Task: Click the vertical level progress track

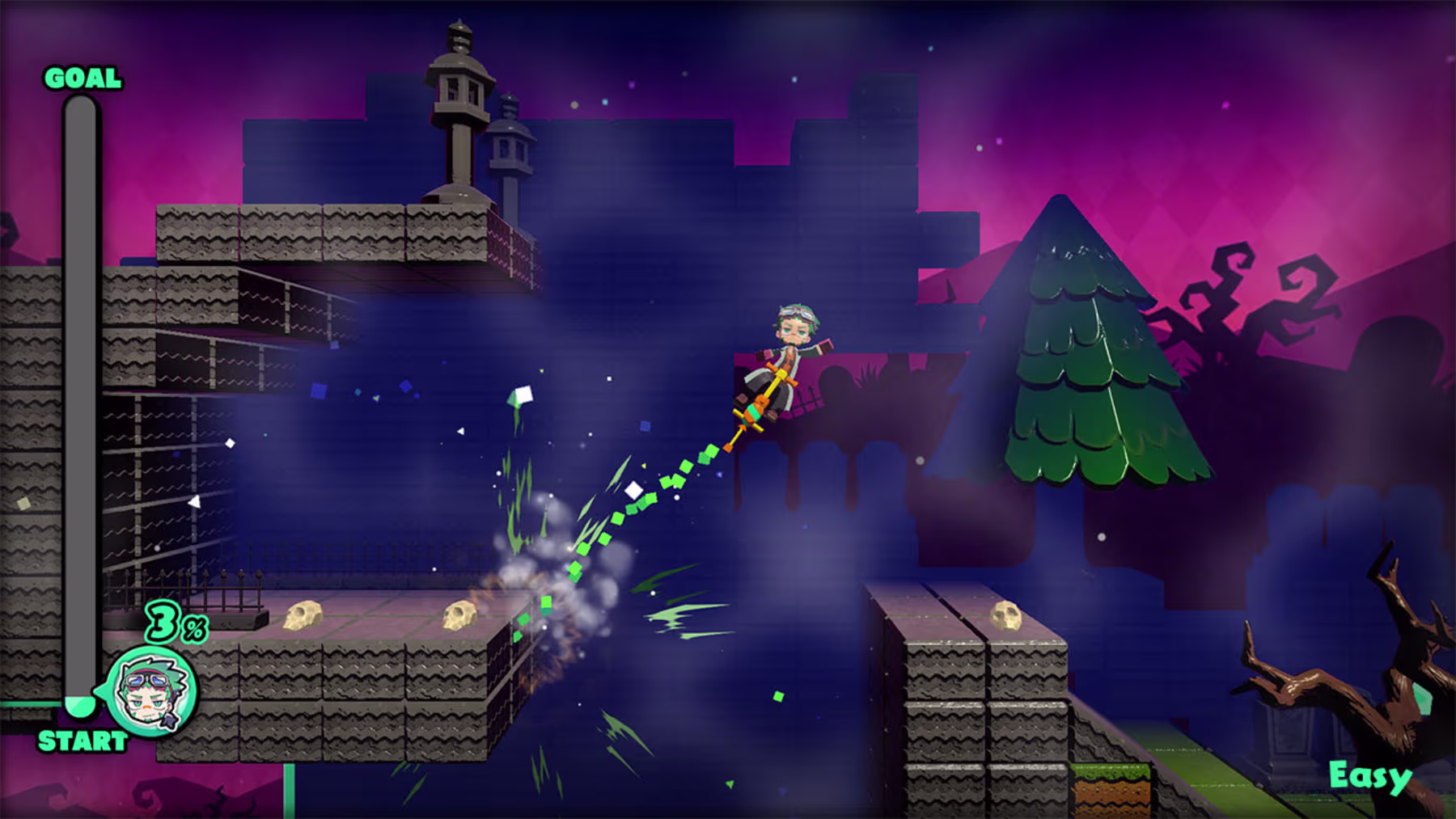Action: point(80,396)
